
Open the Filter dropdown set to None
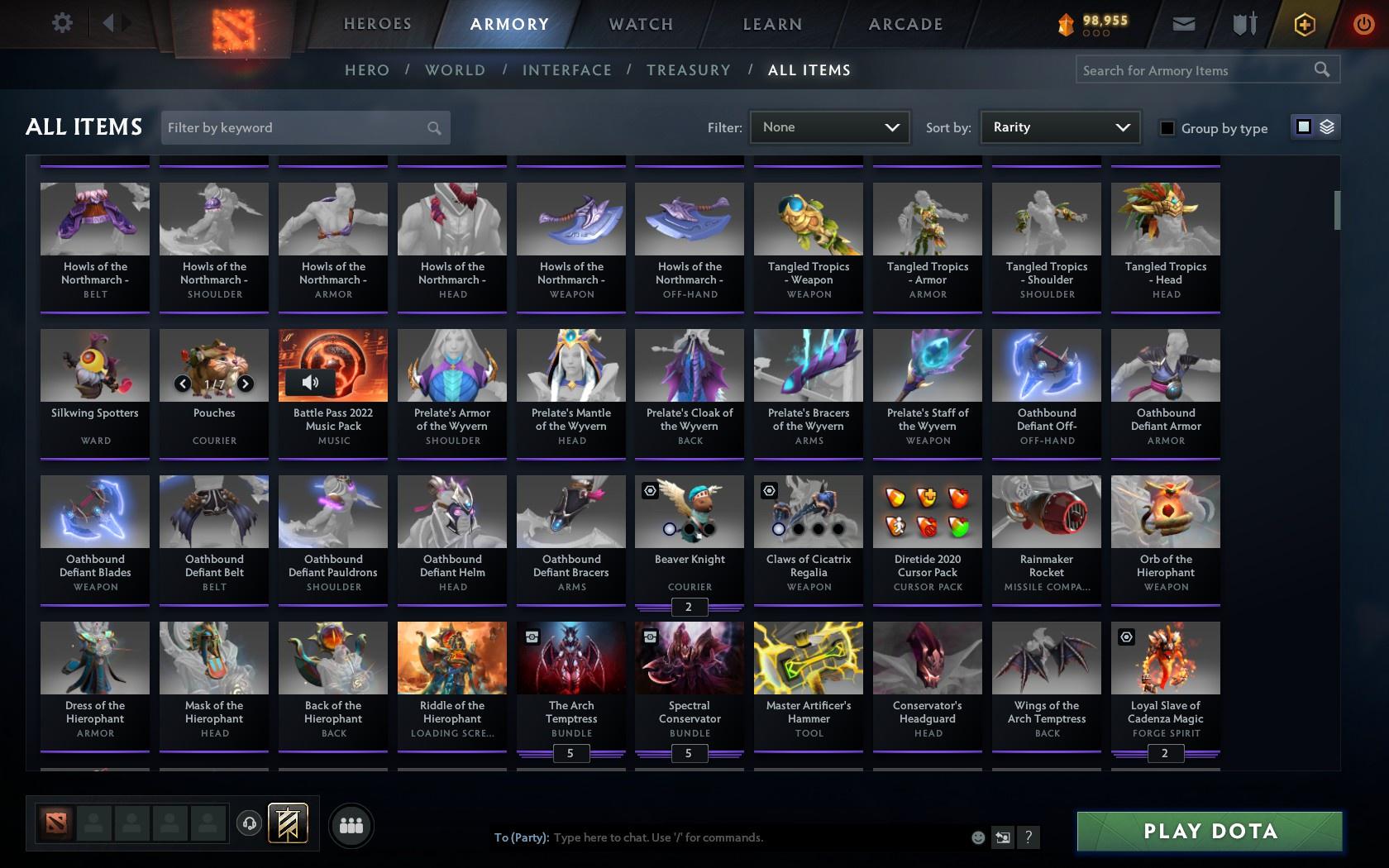(x=829, y=127)
